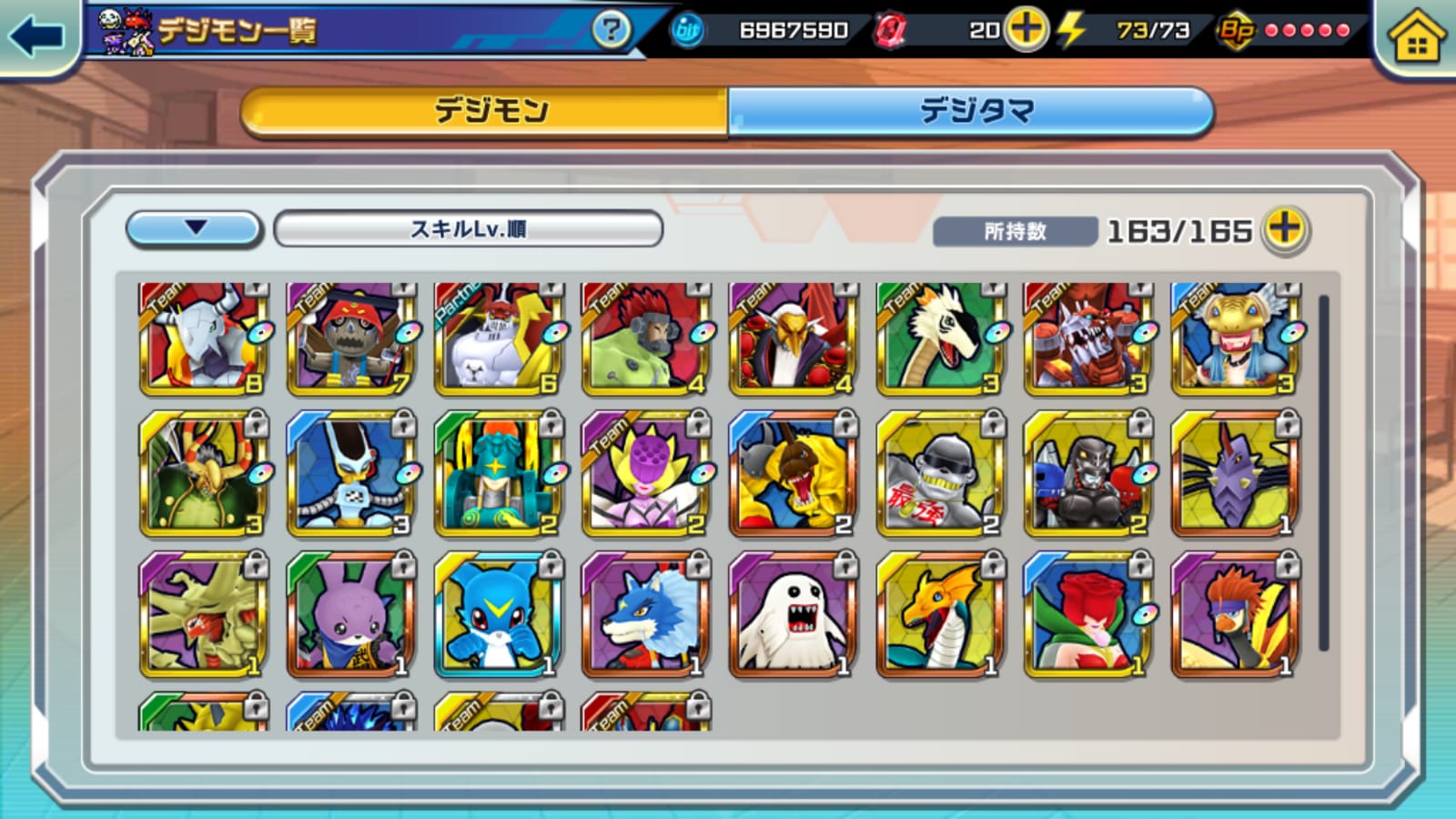
Task: Switch to the デジタマ tab
Action: pos(972,111)
